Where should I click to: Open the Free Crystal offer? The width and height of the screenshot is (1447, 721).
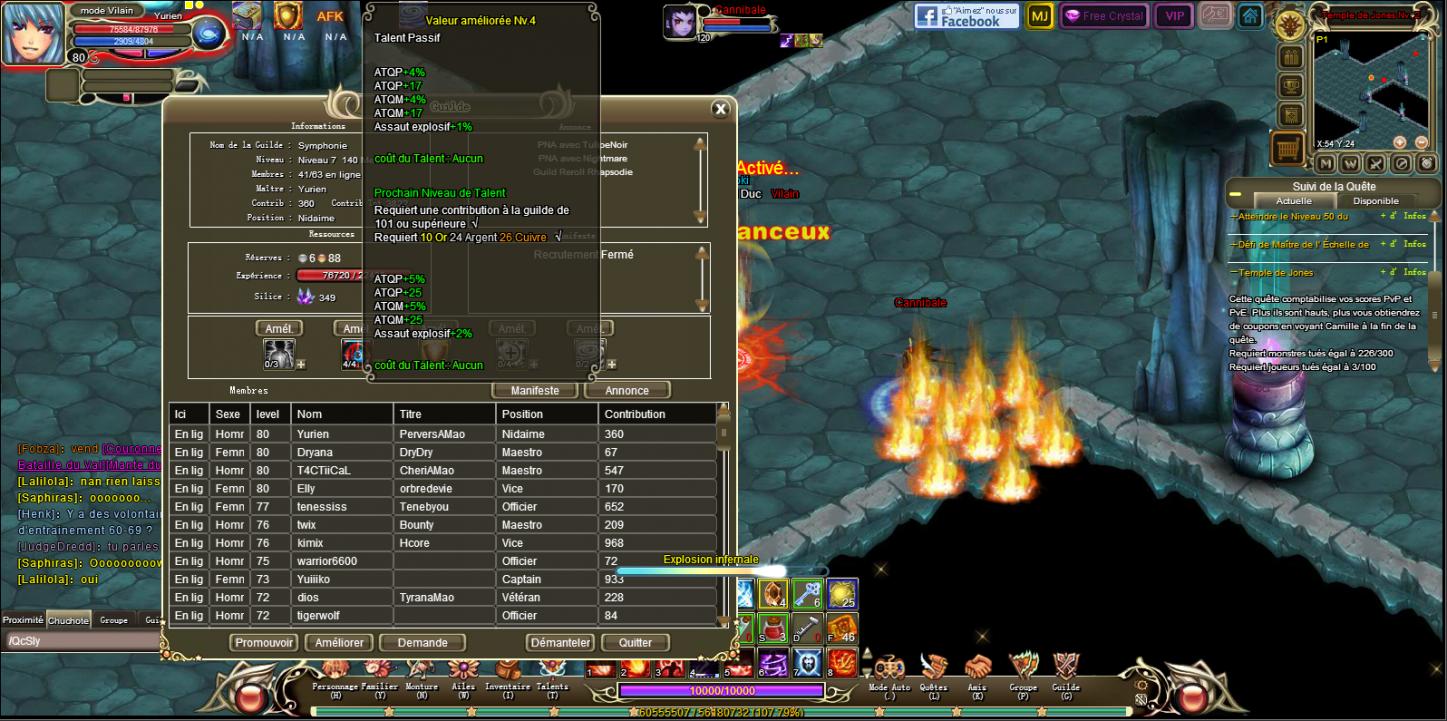pos(1104,16)
